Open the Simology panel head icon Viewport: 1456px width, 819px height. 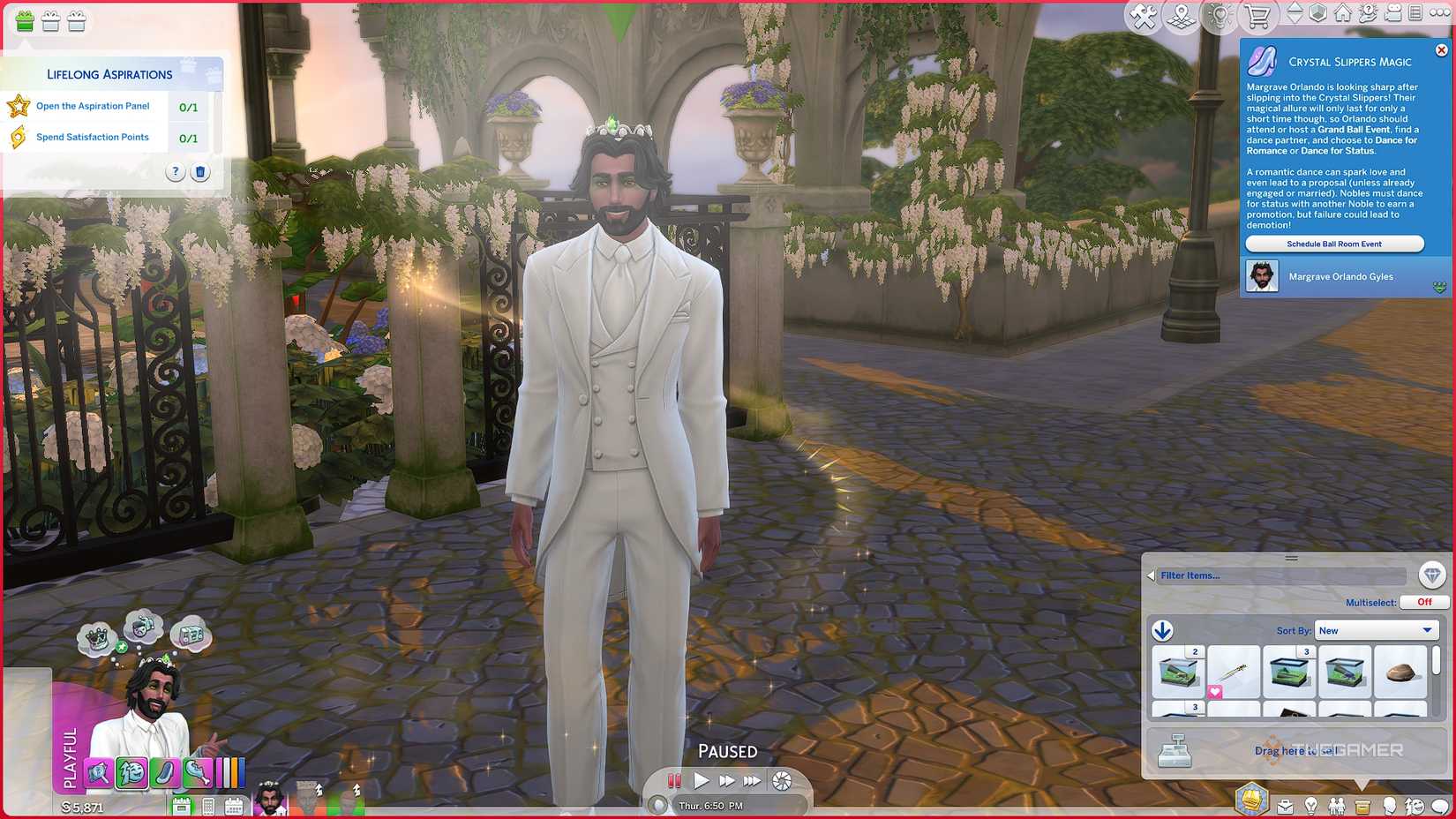click(x=1390, y=805)
